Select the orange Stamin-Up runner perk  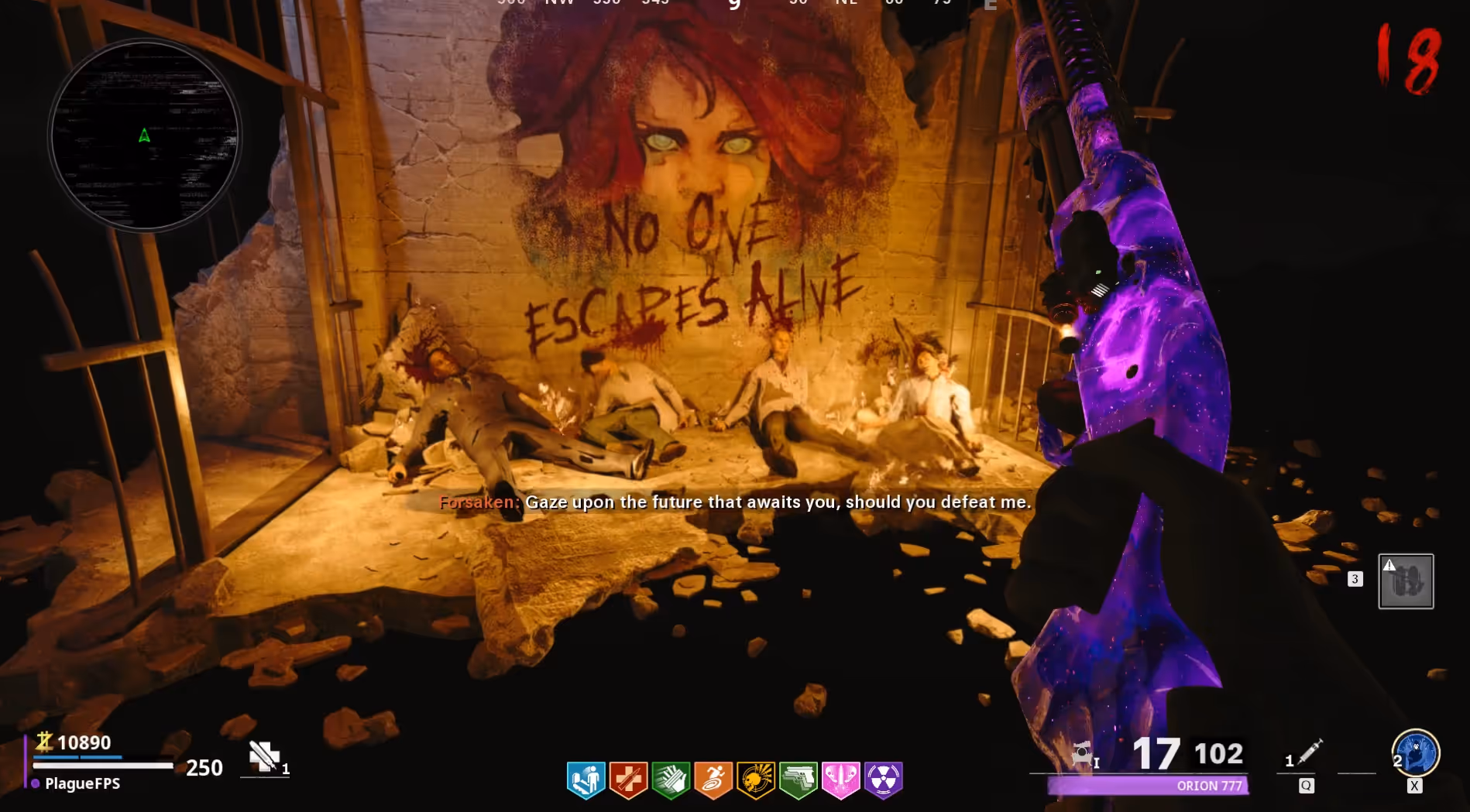(713, 779)
